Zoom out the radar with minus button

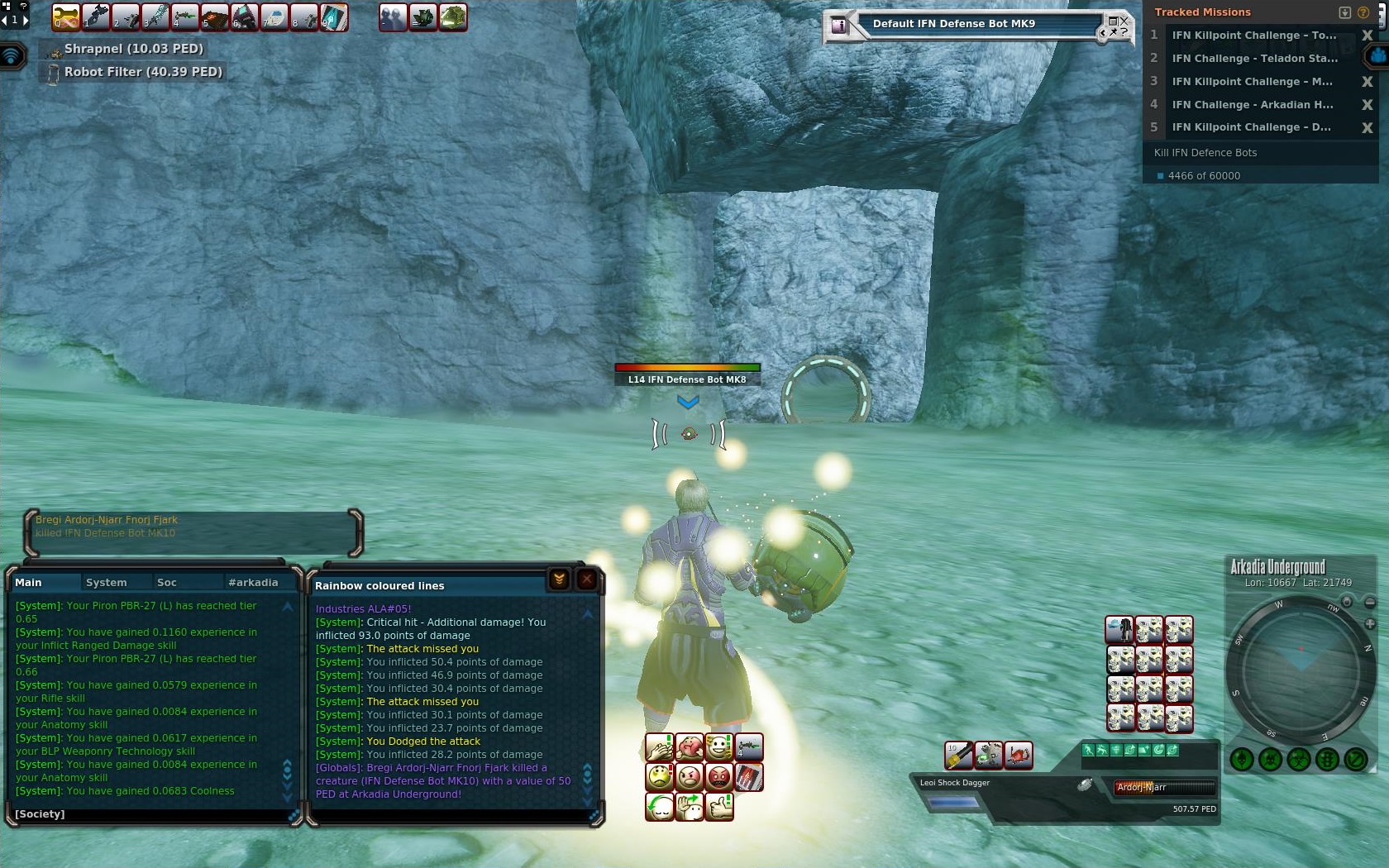[1370, 603]
